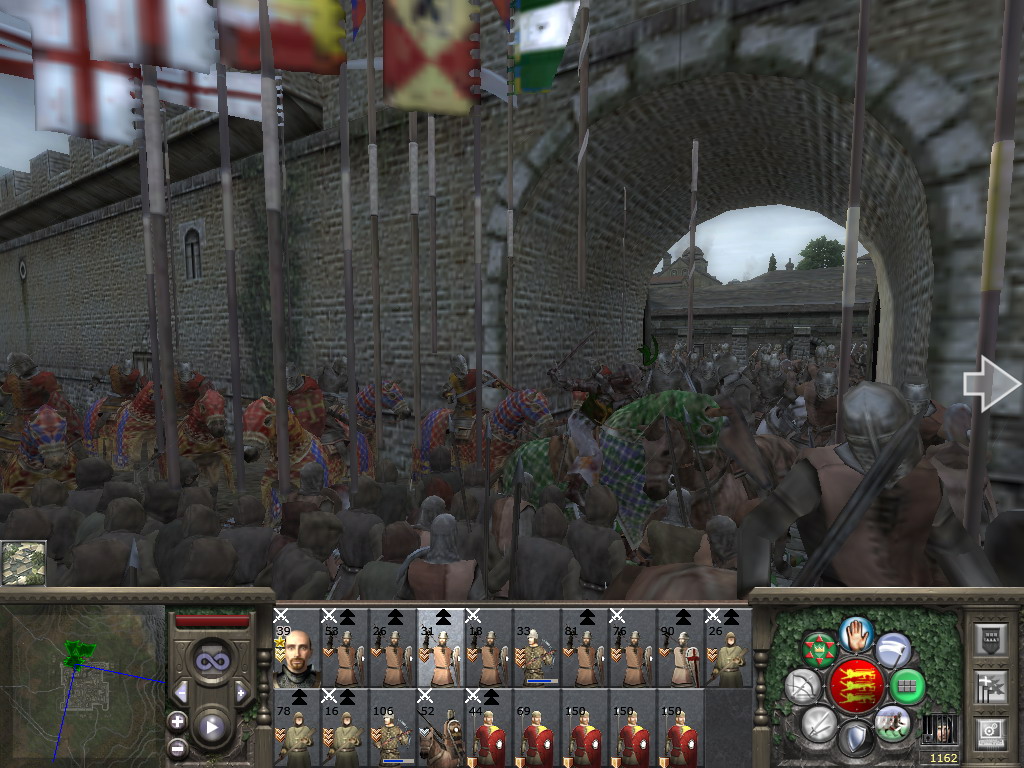Pick the crossbow unit card with 33 men

pos(536,650)
